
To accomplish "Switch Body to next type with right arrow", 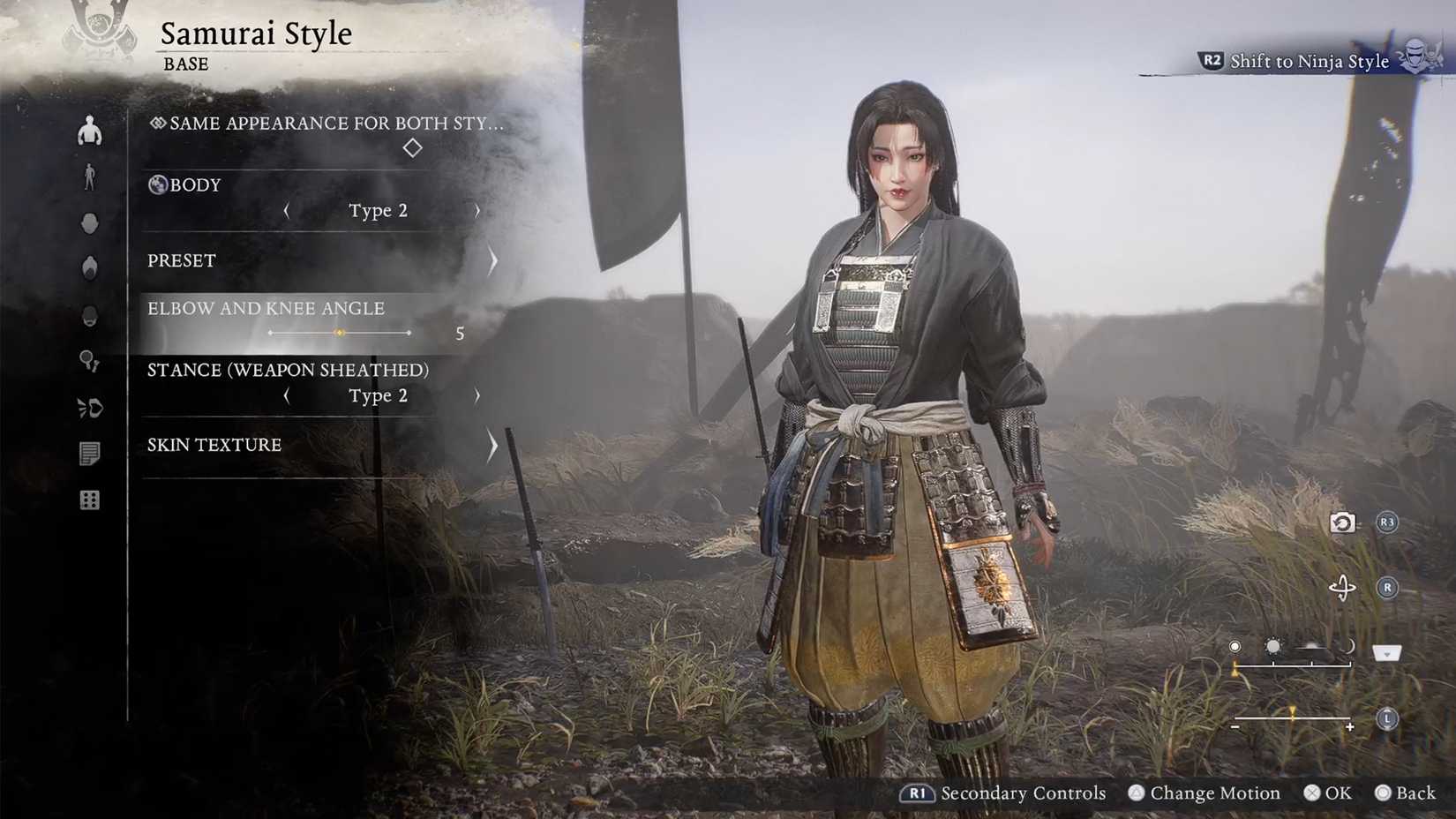I will tap(477, 210).
